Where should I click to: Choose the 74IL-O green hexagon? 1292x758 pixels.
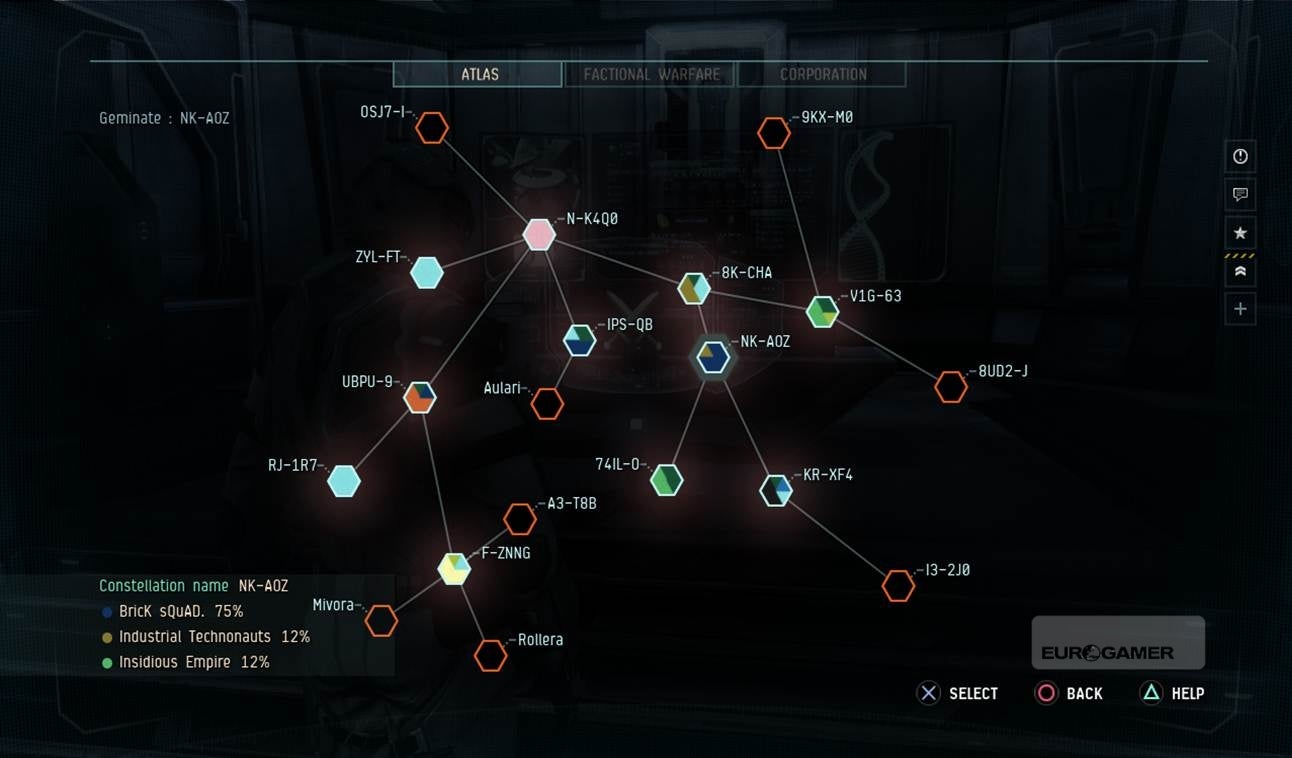point(666,480)
